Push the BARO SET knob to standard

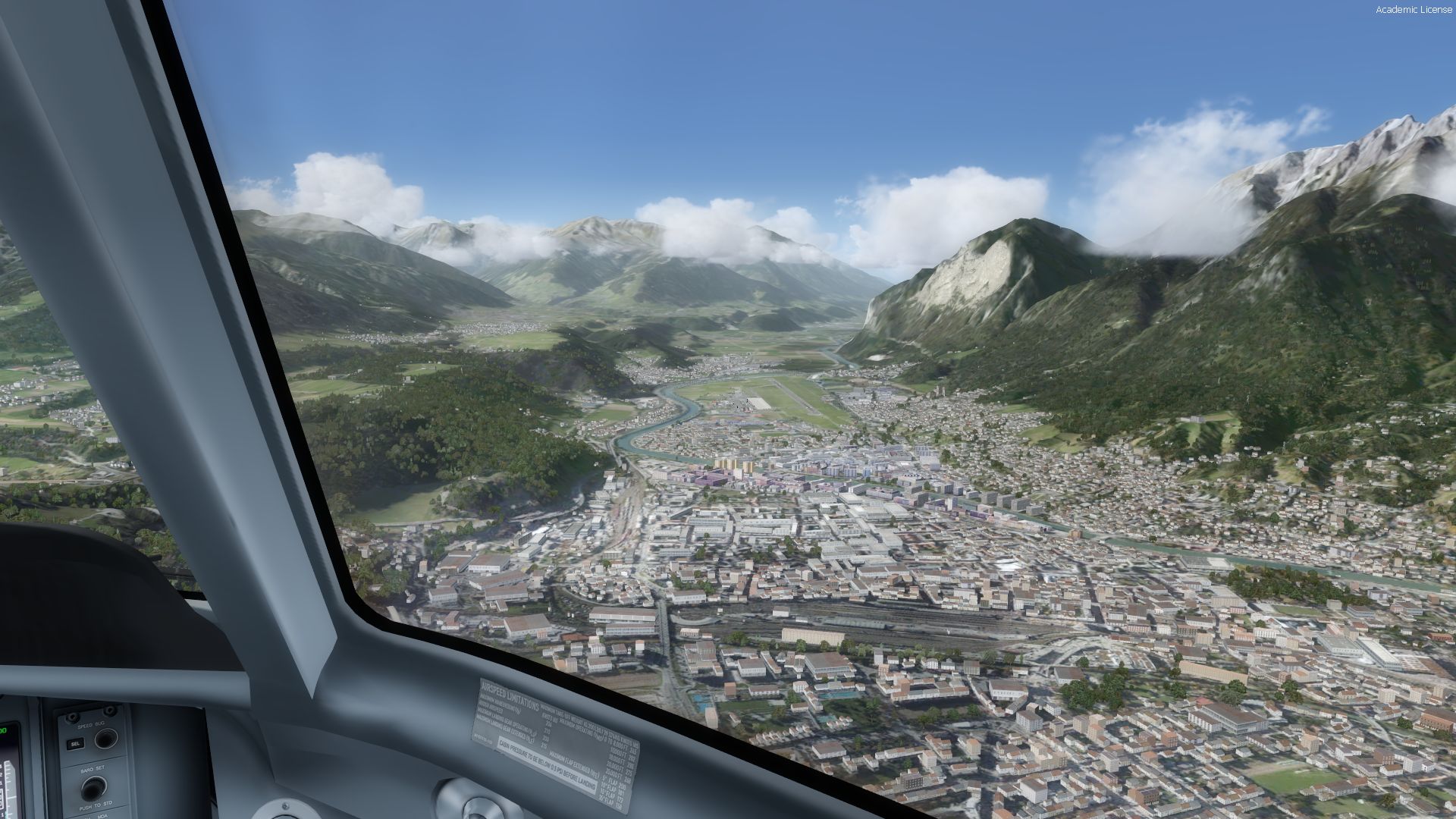[93, 789]
